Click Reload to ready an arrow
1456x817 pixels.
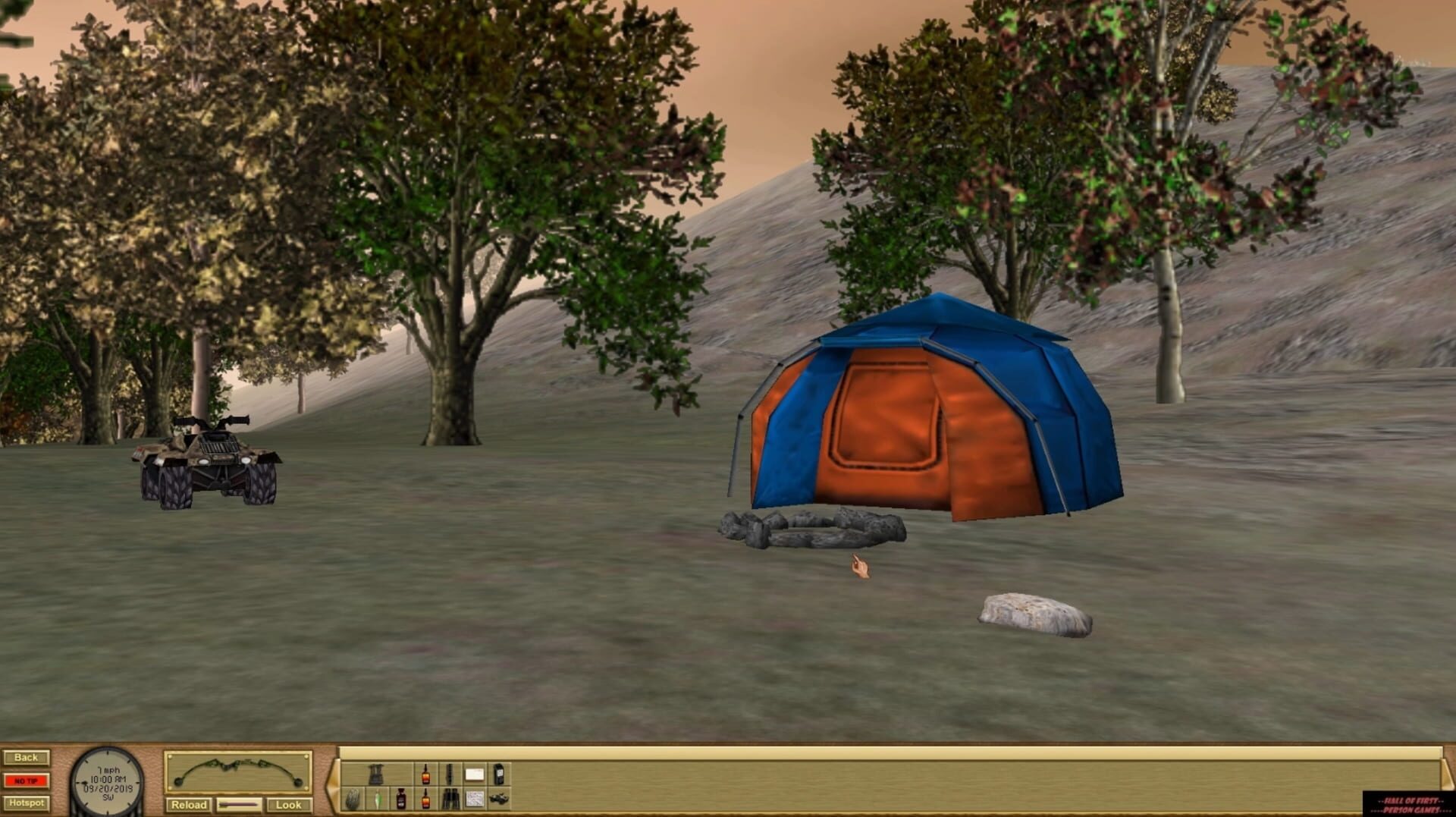pyautogui.click(x=190, y=804)
